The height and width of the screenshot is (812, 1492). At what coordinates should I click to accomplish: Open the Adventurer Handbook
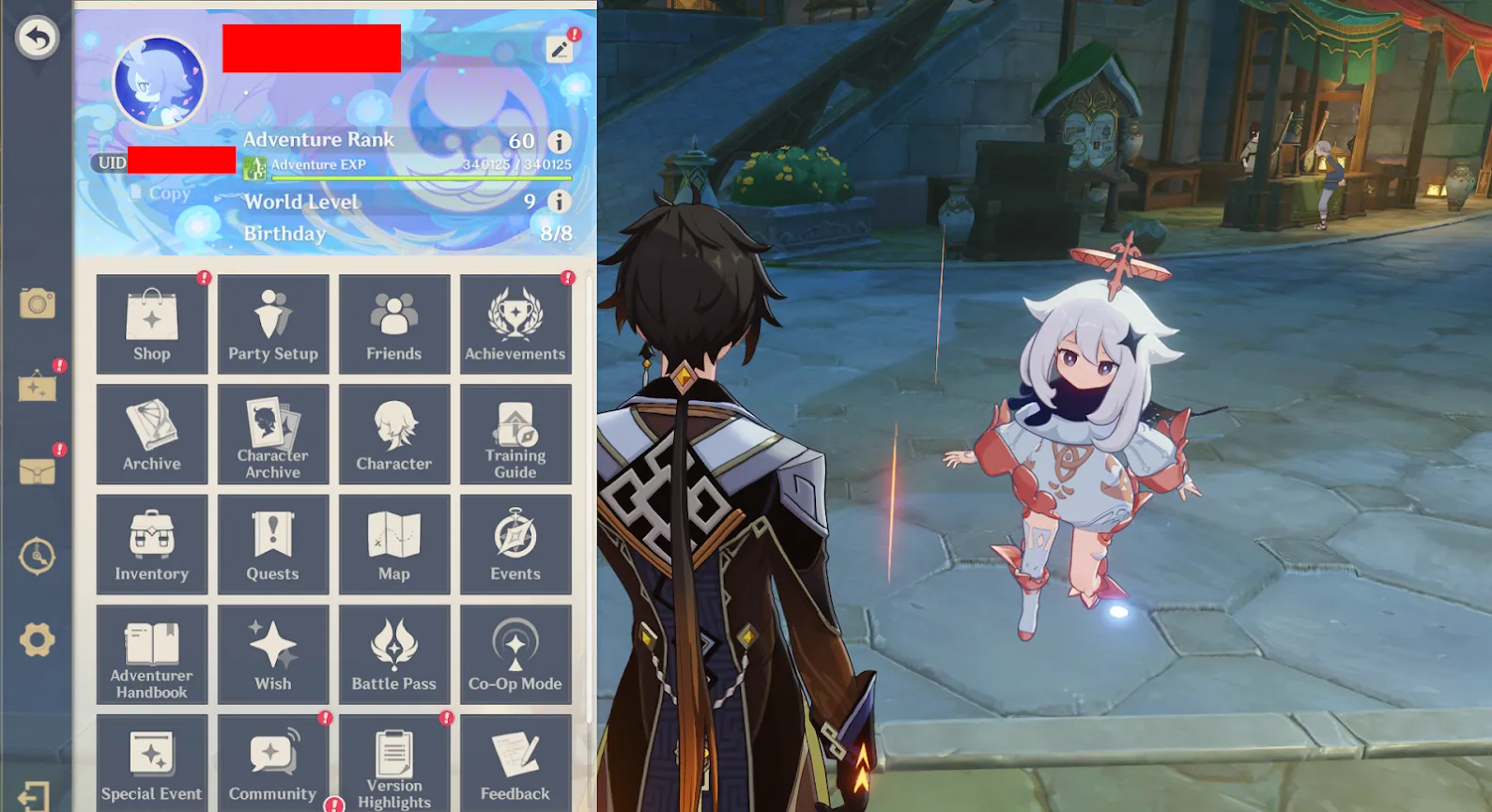[151, 654]
